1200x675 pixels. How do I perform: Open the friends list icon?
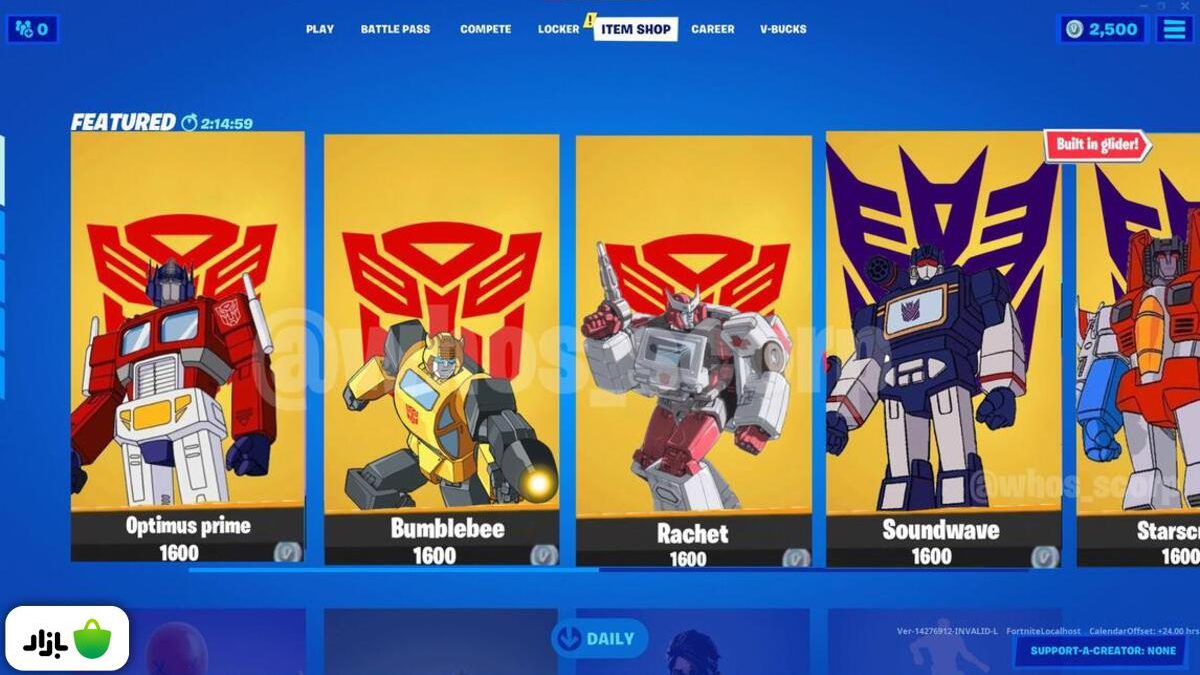click(32, 29)
